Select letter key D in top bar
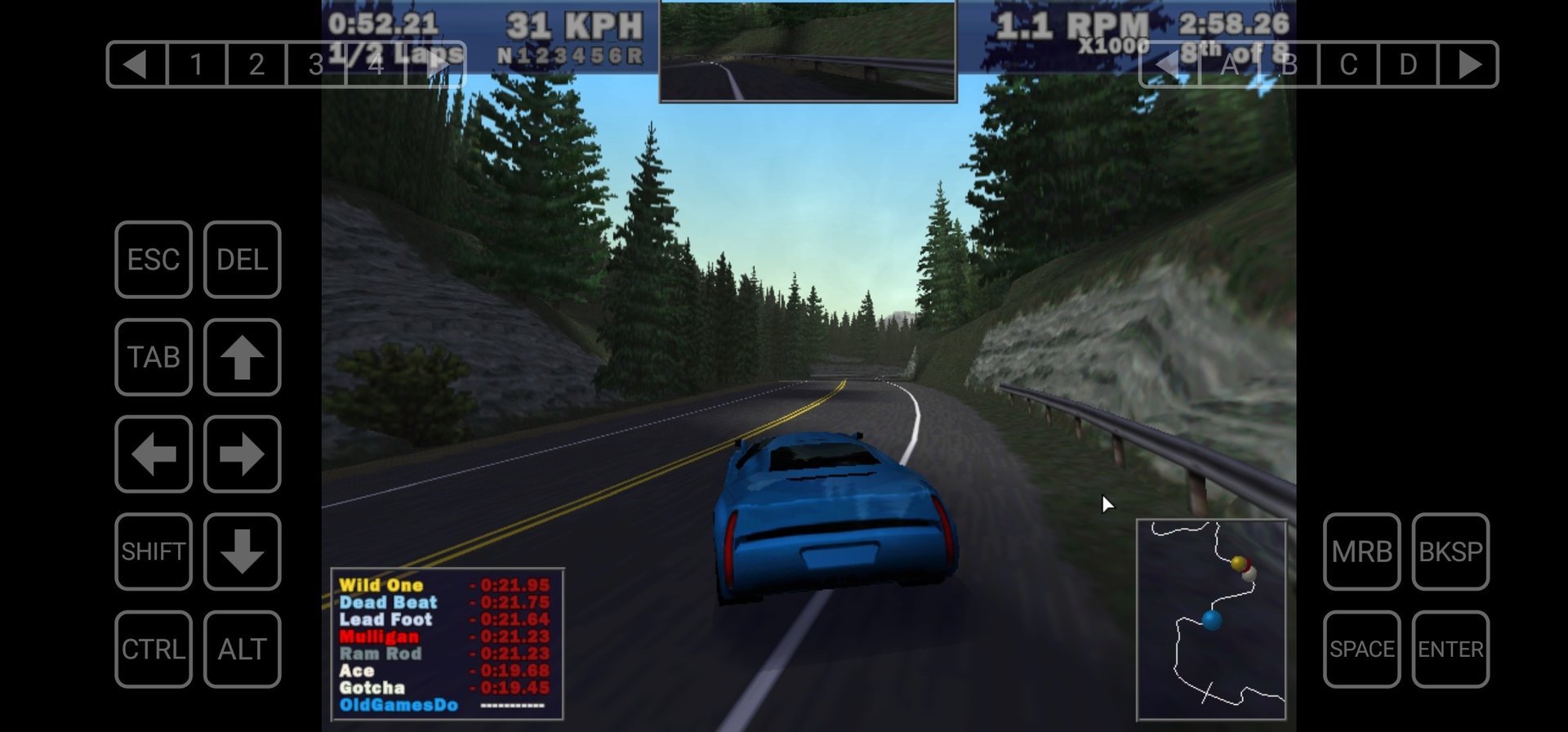Screen dimensions: 1568x732 (1408, 64)
